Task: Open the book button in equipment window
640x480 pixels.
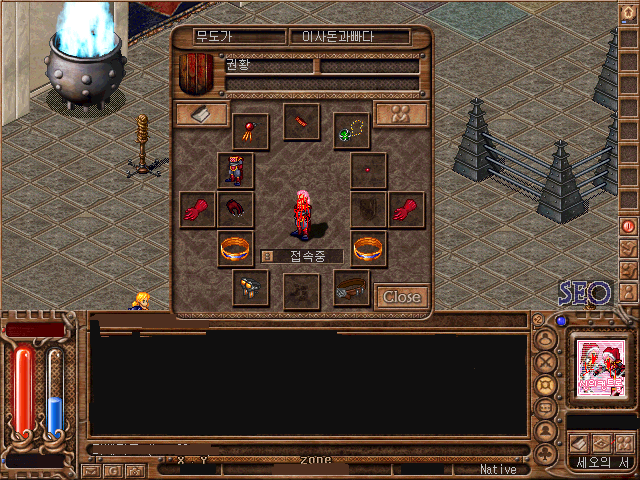Action: click(x=201, y=114)
